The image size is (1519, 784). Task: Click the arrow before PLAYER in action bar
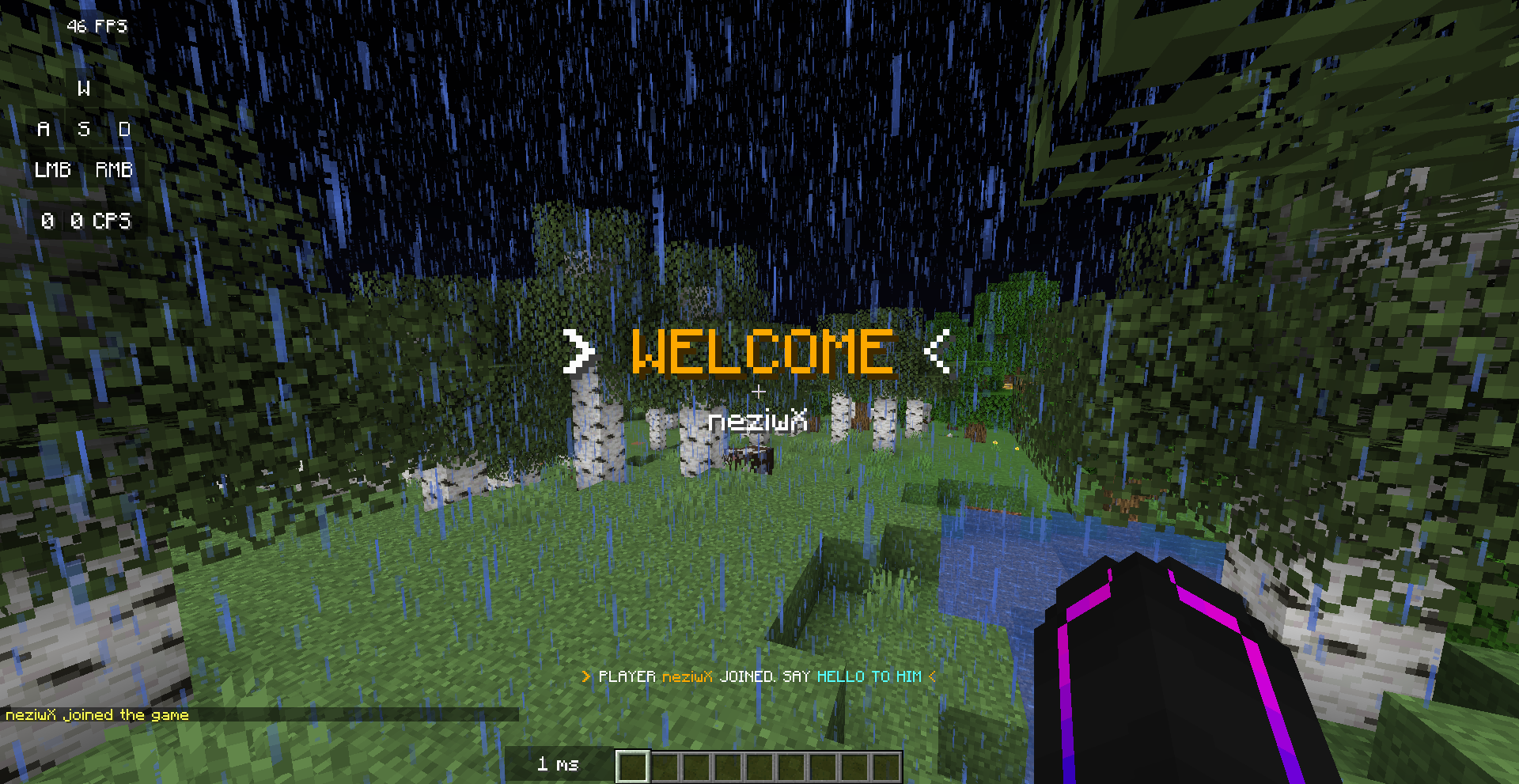tap(585, 676)
